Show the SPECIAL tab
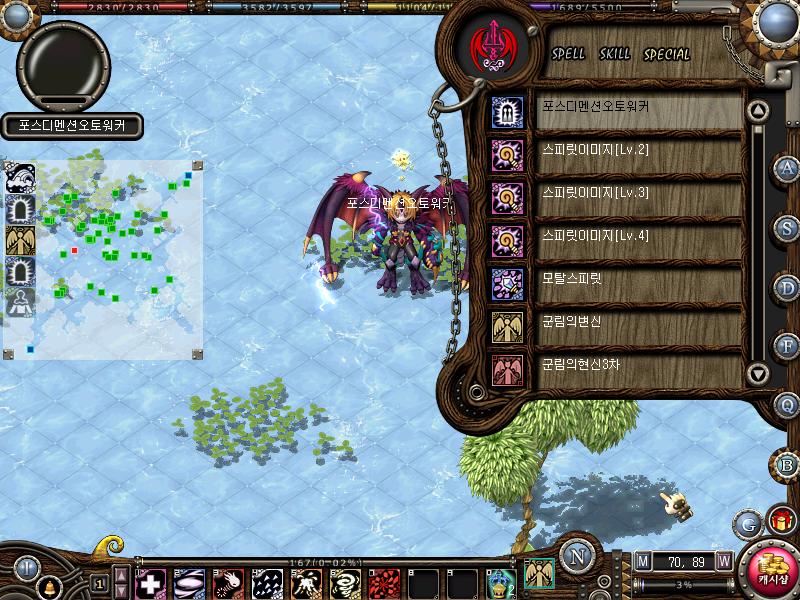 667,54
